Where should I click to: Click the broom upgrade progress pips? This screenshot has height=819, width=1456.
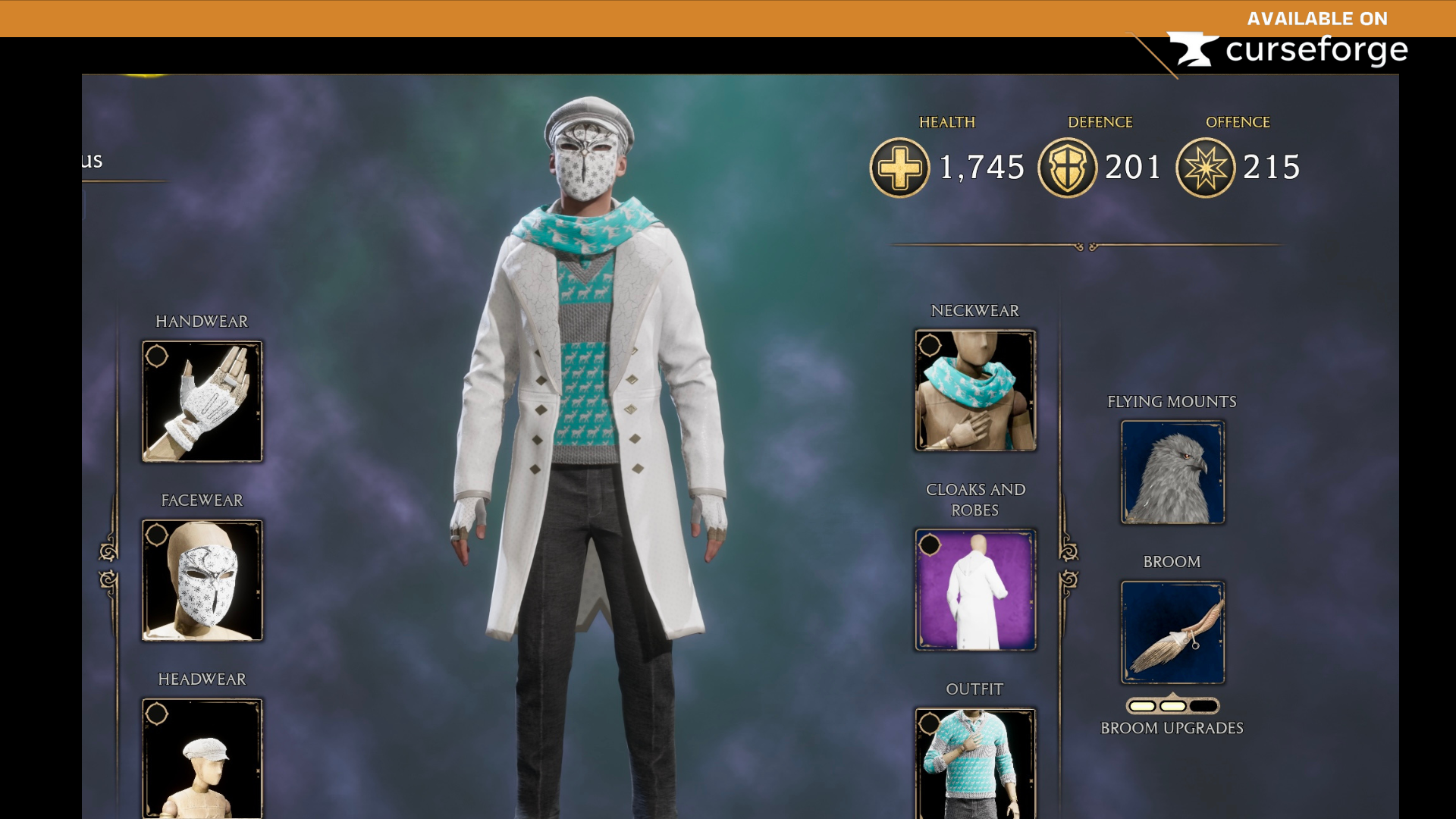[1172, 705]
